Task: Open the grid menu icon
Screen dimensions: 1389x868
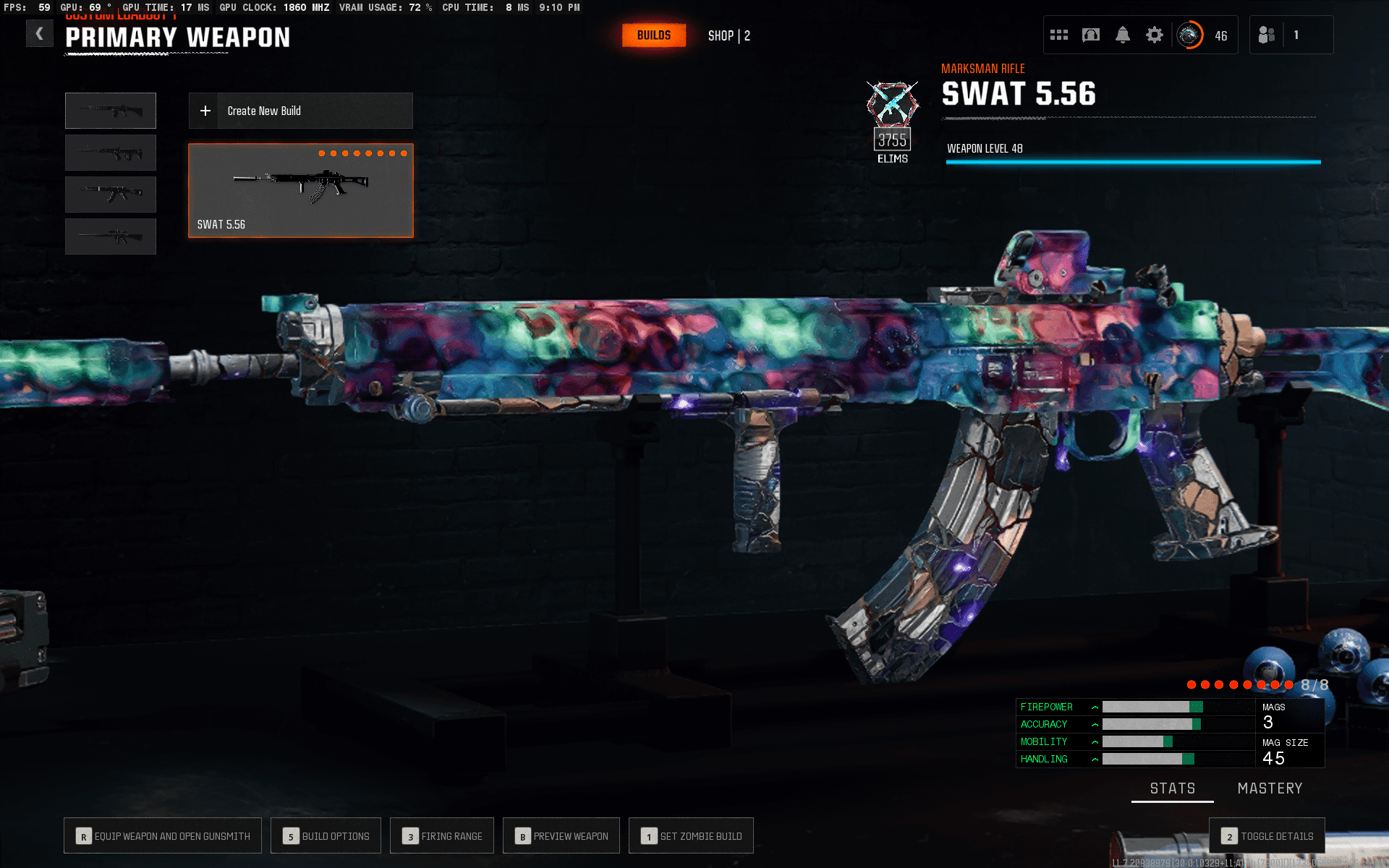Action: (x=1059, y=35)
